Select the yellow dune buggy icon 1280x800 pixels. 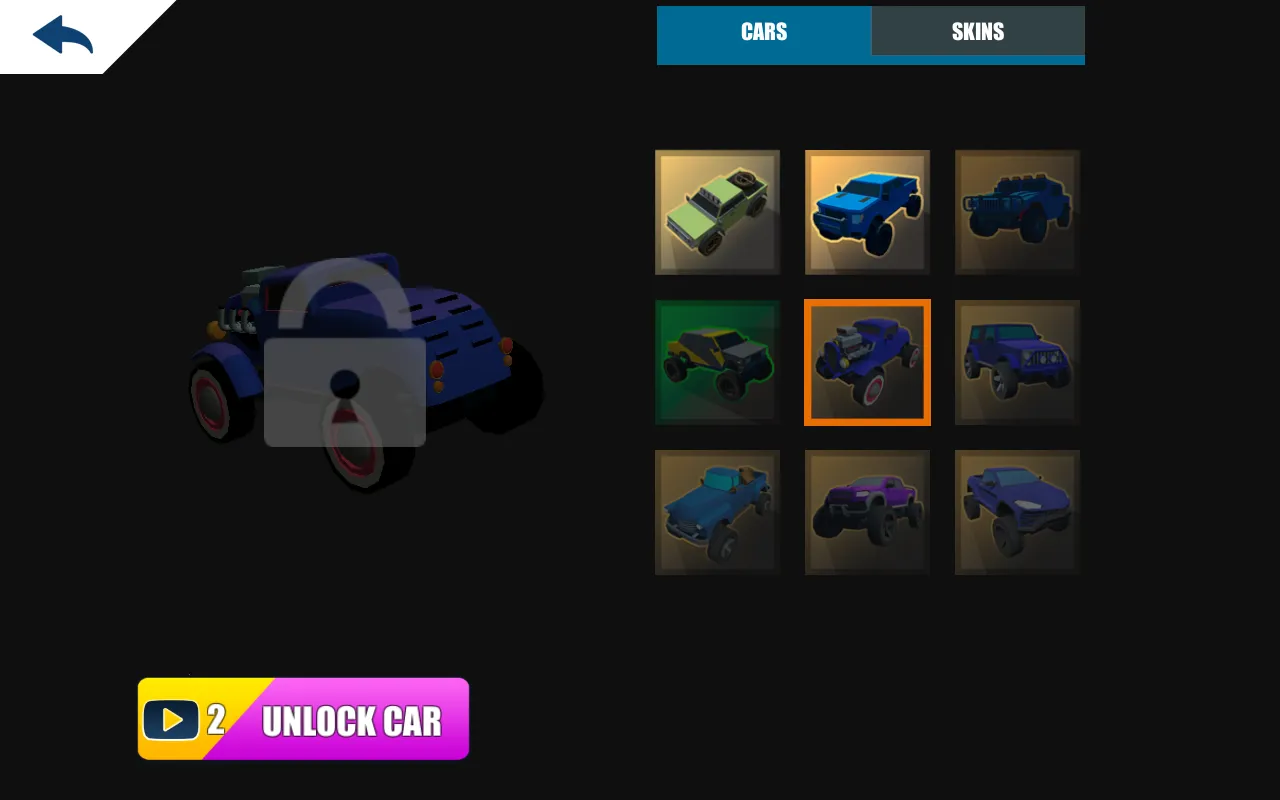(x=717, y=362)
